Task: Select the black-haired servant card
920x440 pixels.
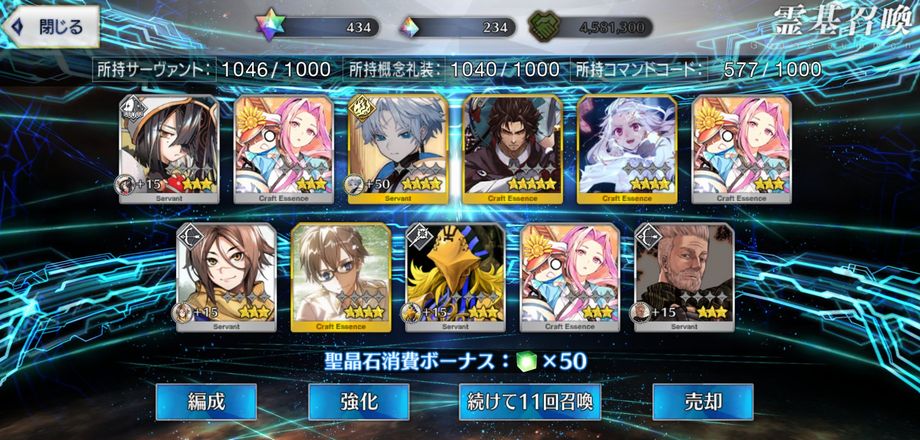Action: point(169,149)
